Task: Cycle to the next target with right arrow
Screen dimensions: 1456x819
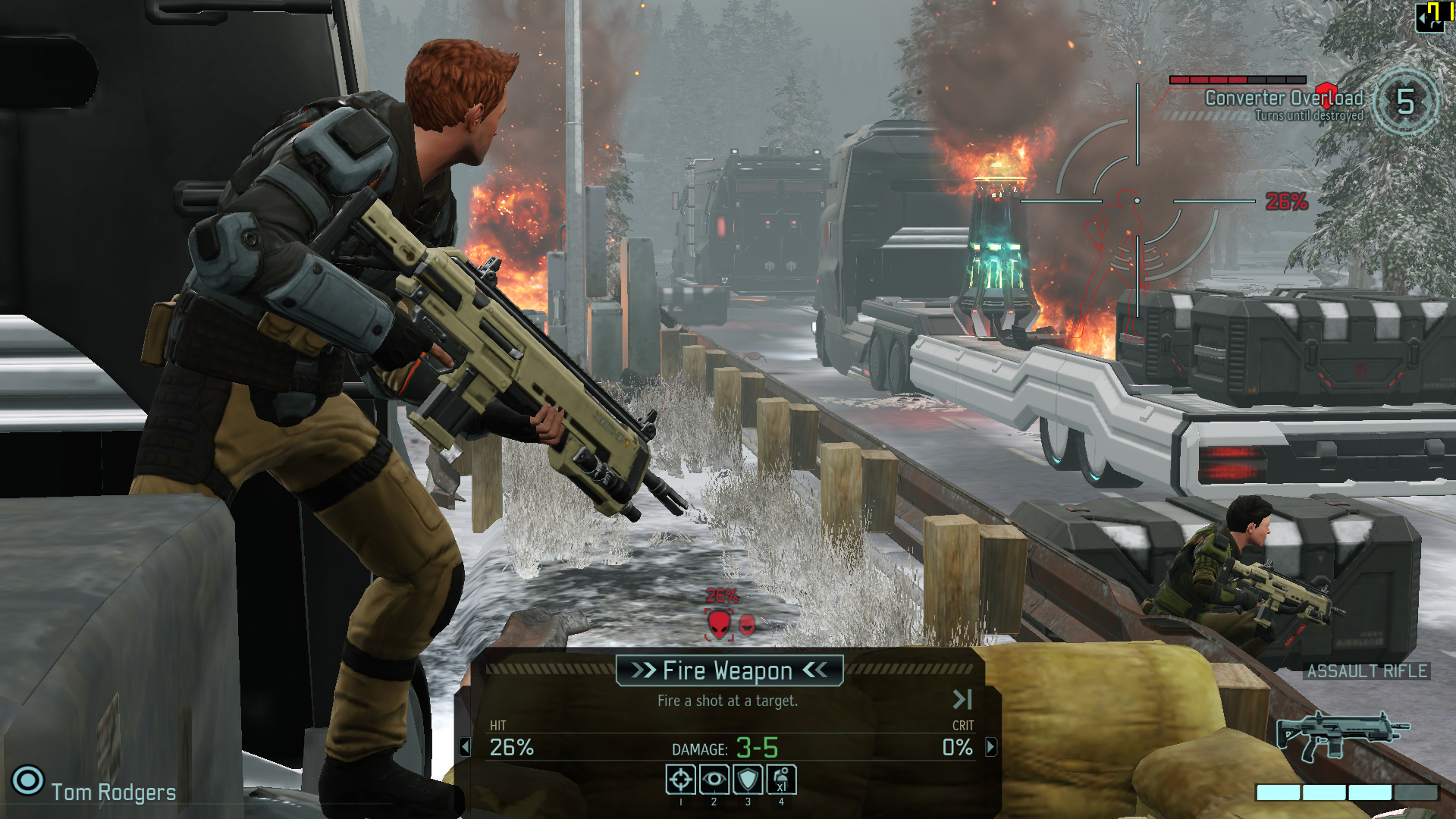Action: [x=991, y=747]
